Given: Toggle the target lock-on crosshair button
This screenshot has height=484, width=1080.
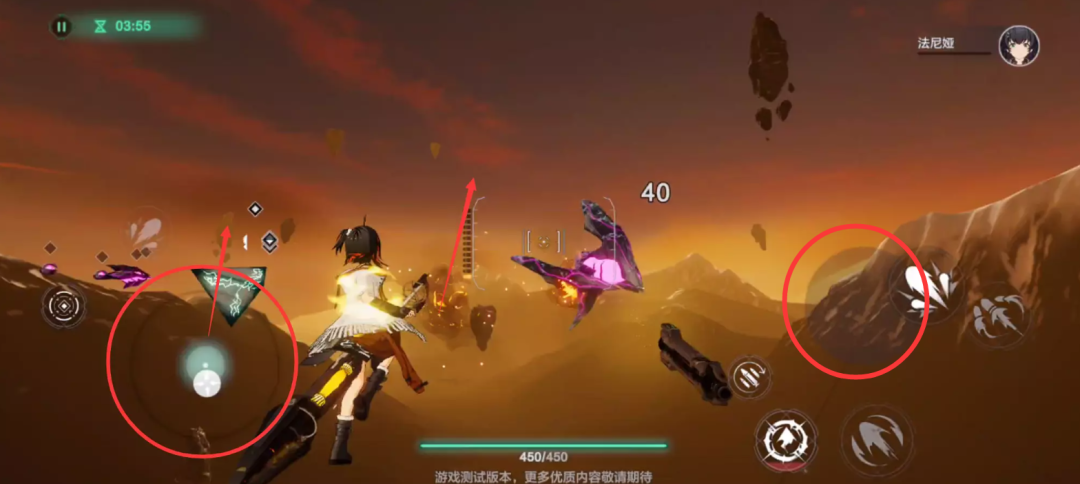Looking at the screenshot, I should click(x=64, y=305).
